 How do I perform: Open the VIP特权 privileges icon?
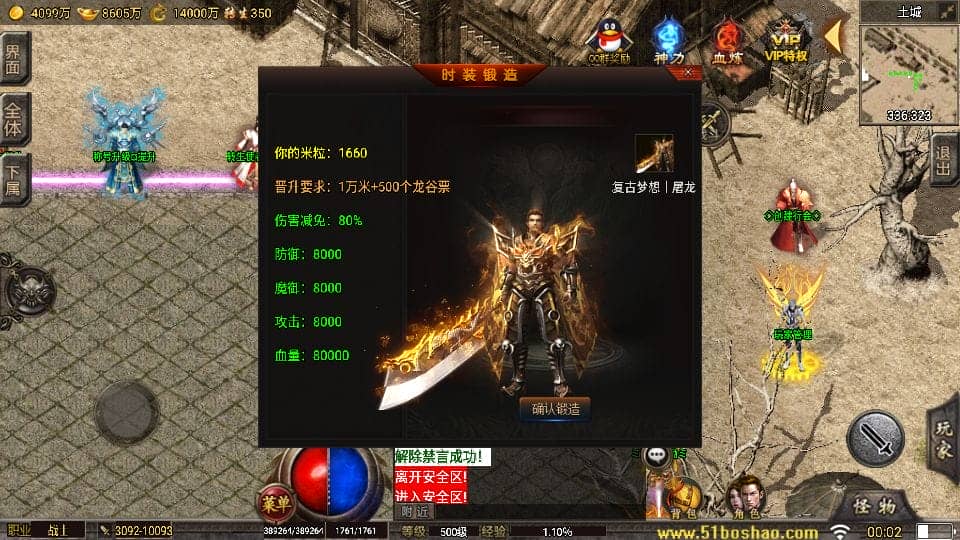click(x=786, y=40)
